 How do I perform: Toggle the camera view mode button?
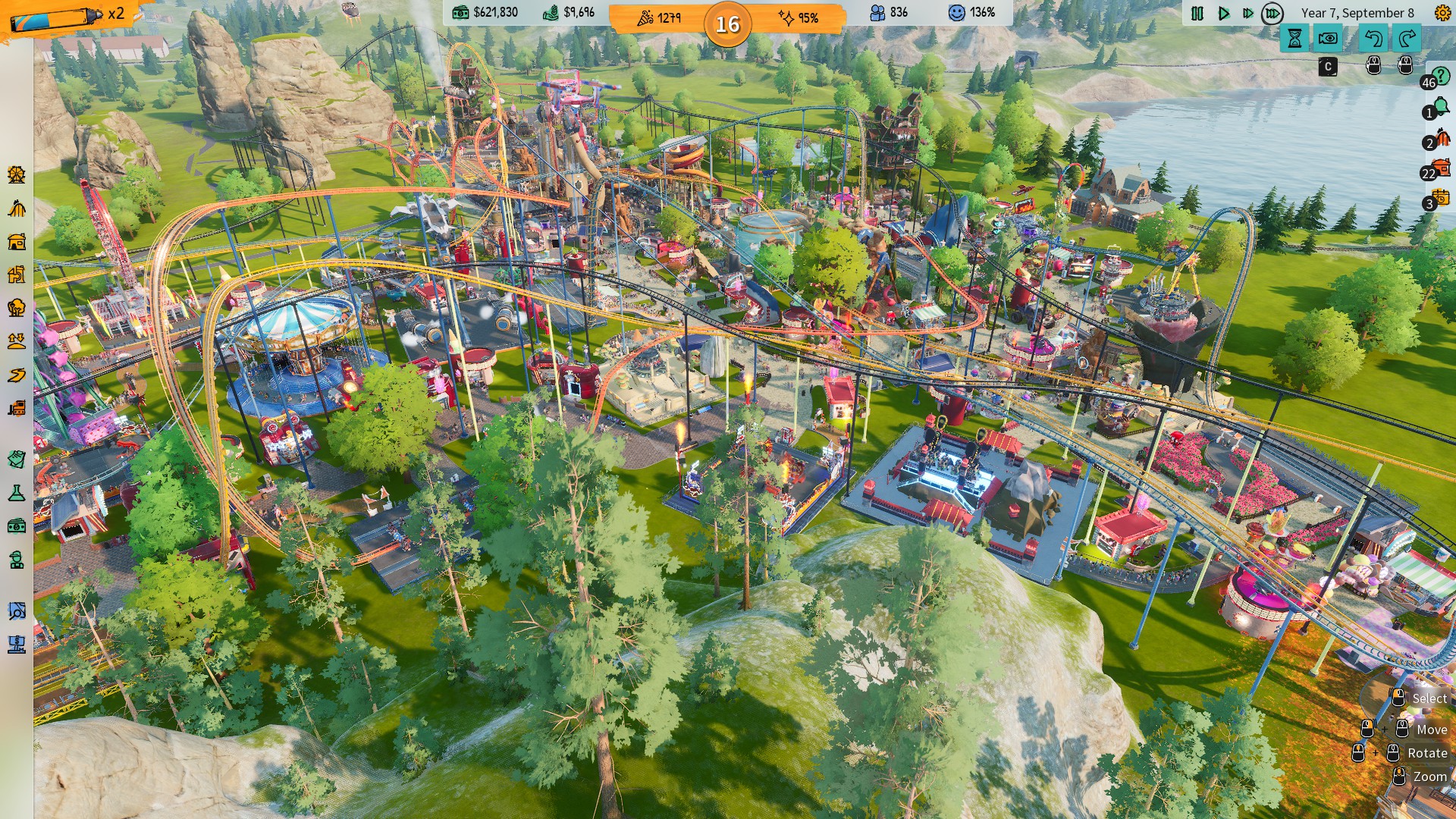(x=1328, y=38)
